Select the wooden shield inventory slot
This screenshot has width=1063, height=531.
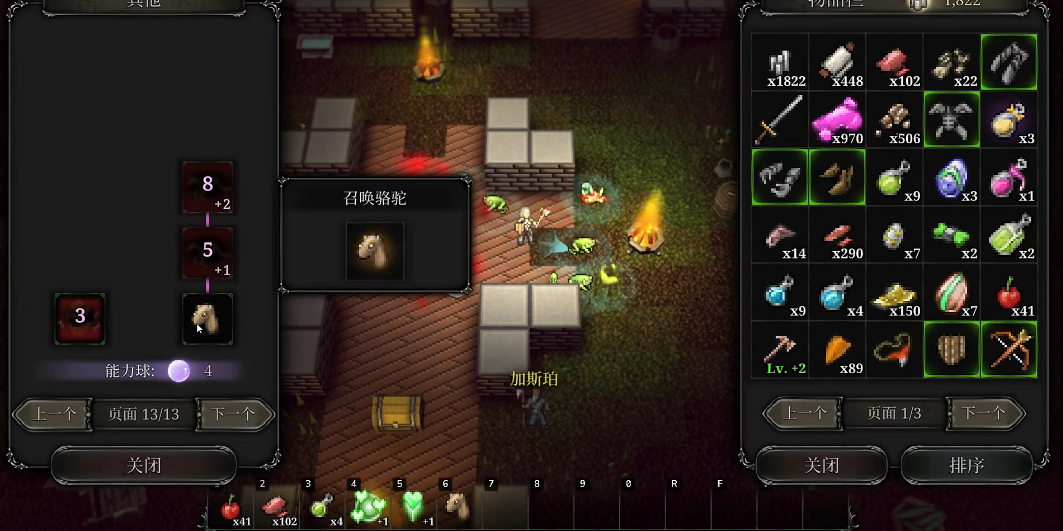click(x=951, y=349)
